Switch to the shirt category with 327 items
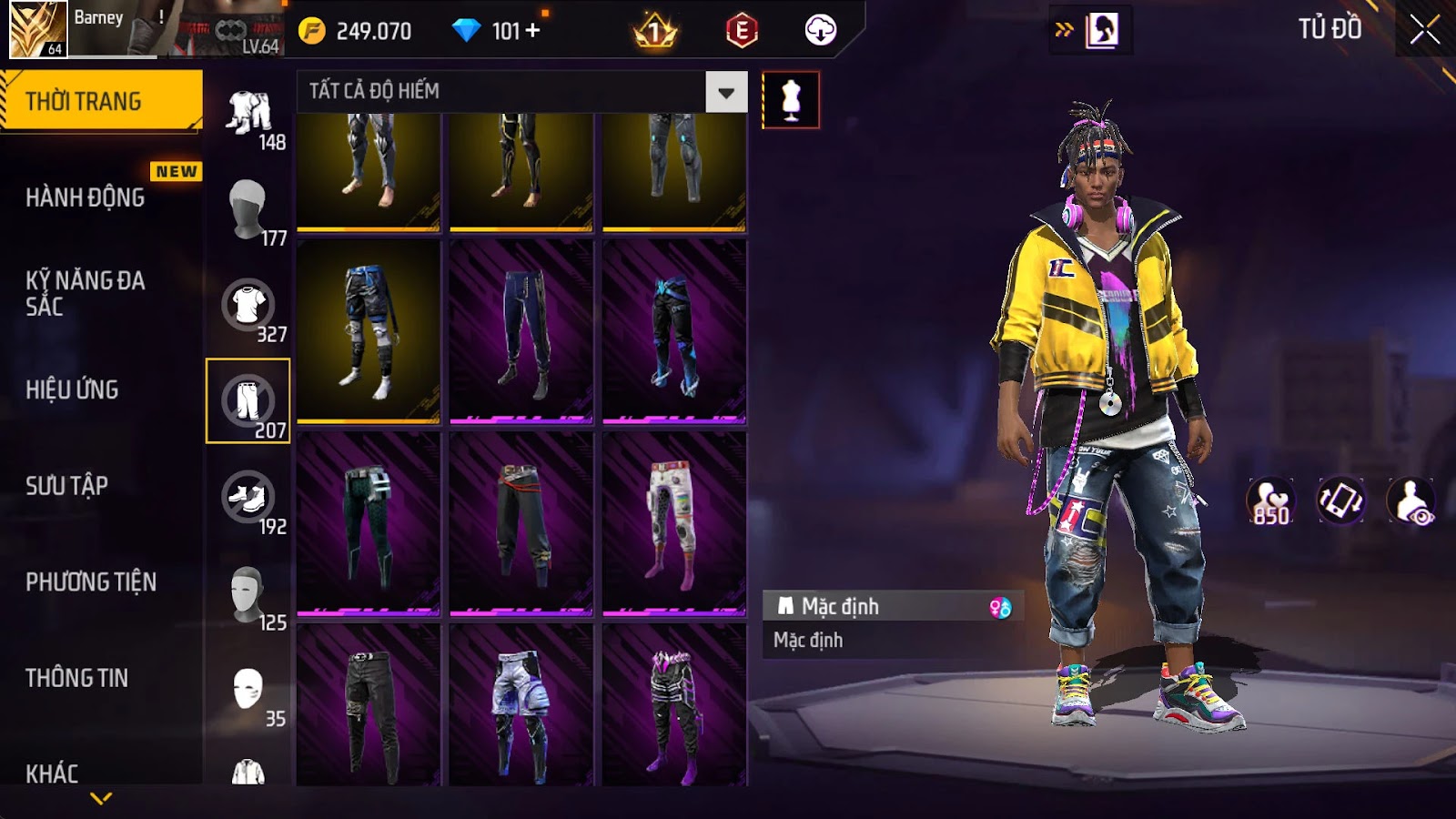The image size is (1456, 819). [248, 306]
